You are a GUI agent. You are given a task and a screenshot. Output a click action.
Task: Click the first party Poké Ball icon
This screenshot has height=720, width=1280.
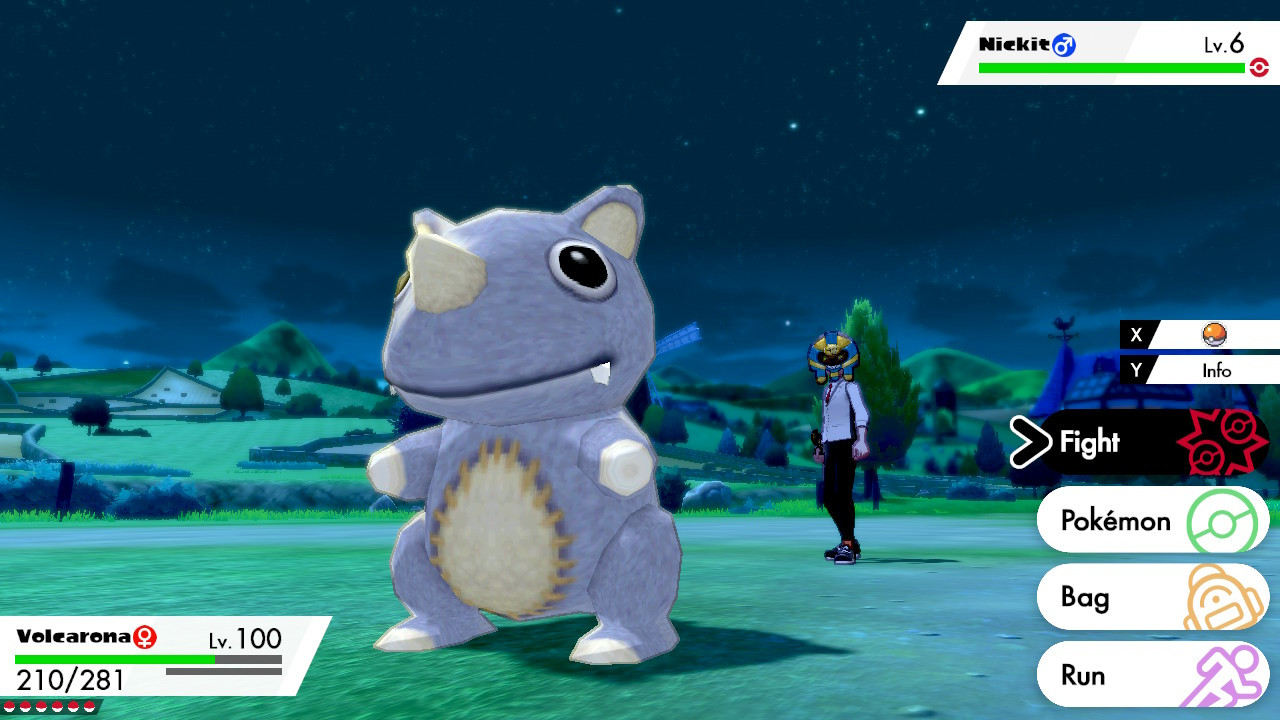tap(11, 706)
